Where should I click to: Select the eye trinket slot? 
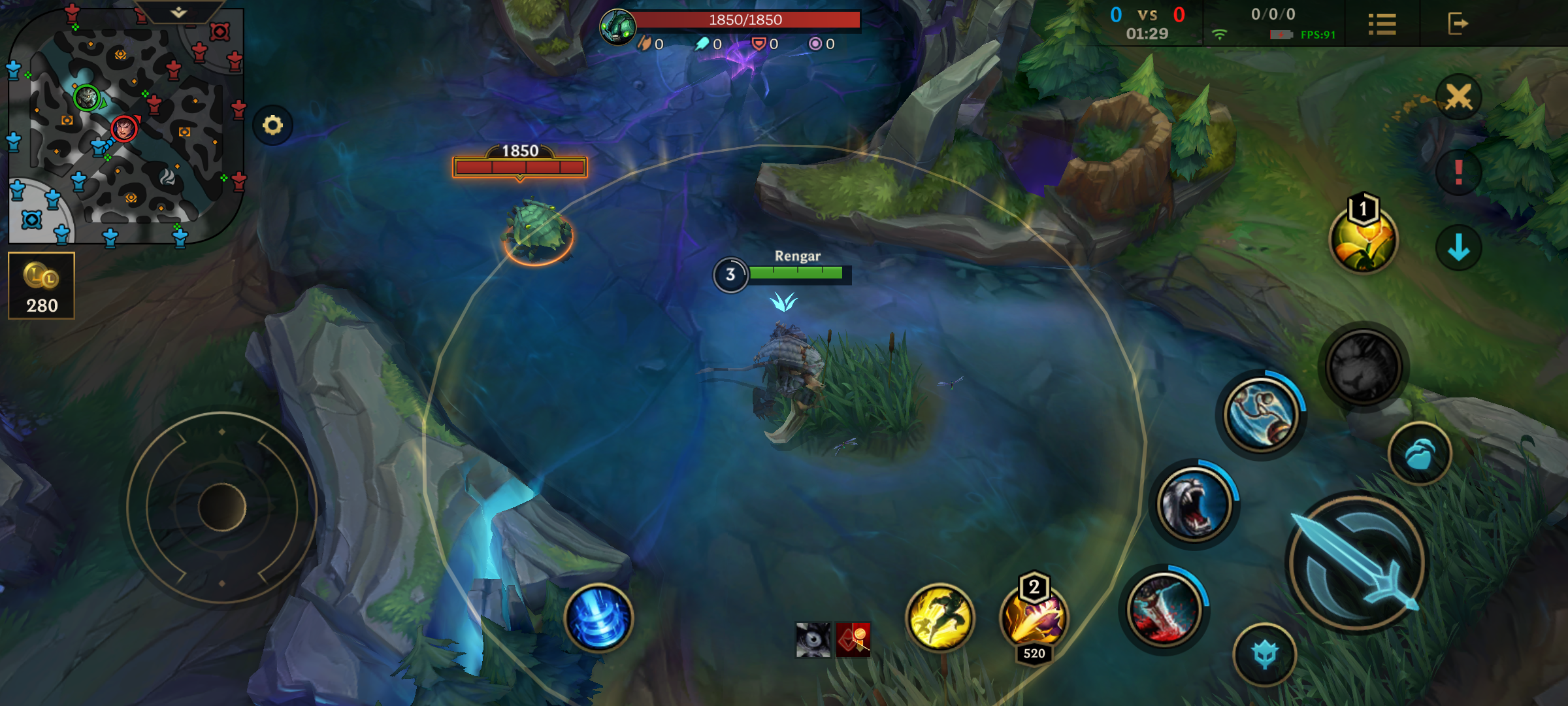click(x=812, y=641)
